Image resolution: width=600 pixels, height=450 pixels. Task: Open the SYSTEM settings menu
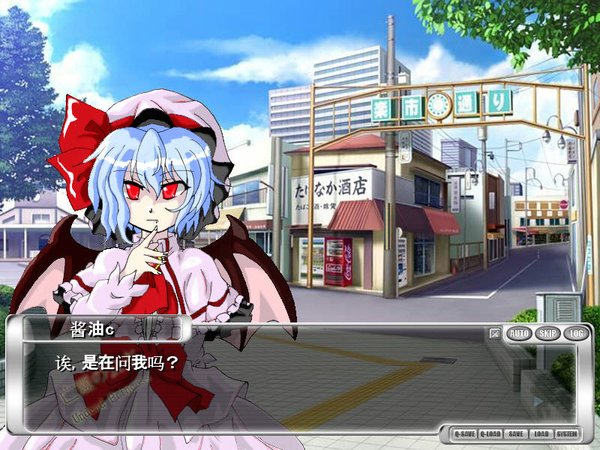(x=567, y=434)
